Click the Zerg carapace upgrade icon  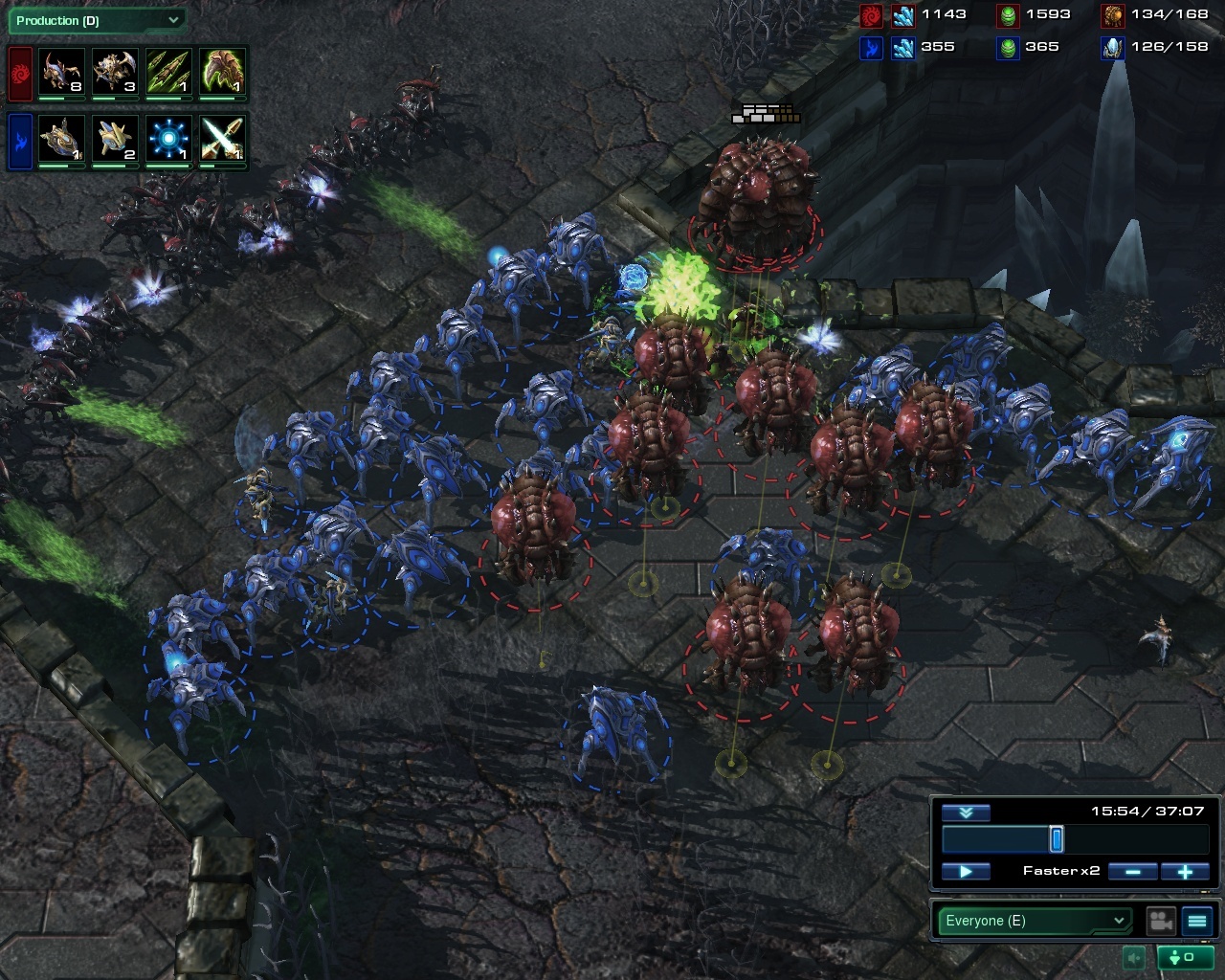[x=222, y=72]
